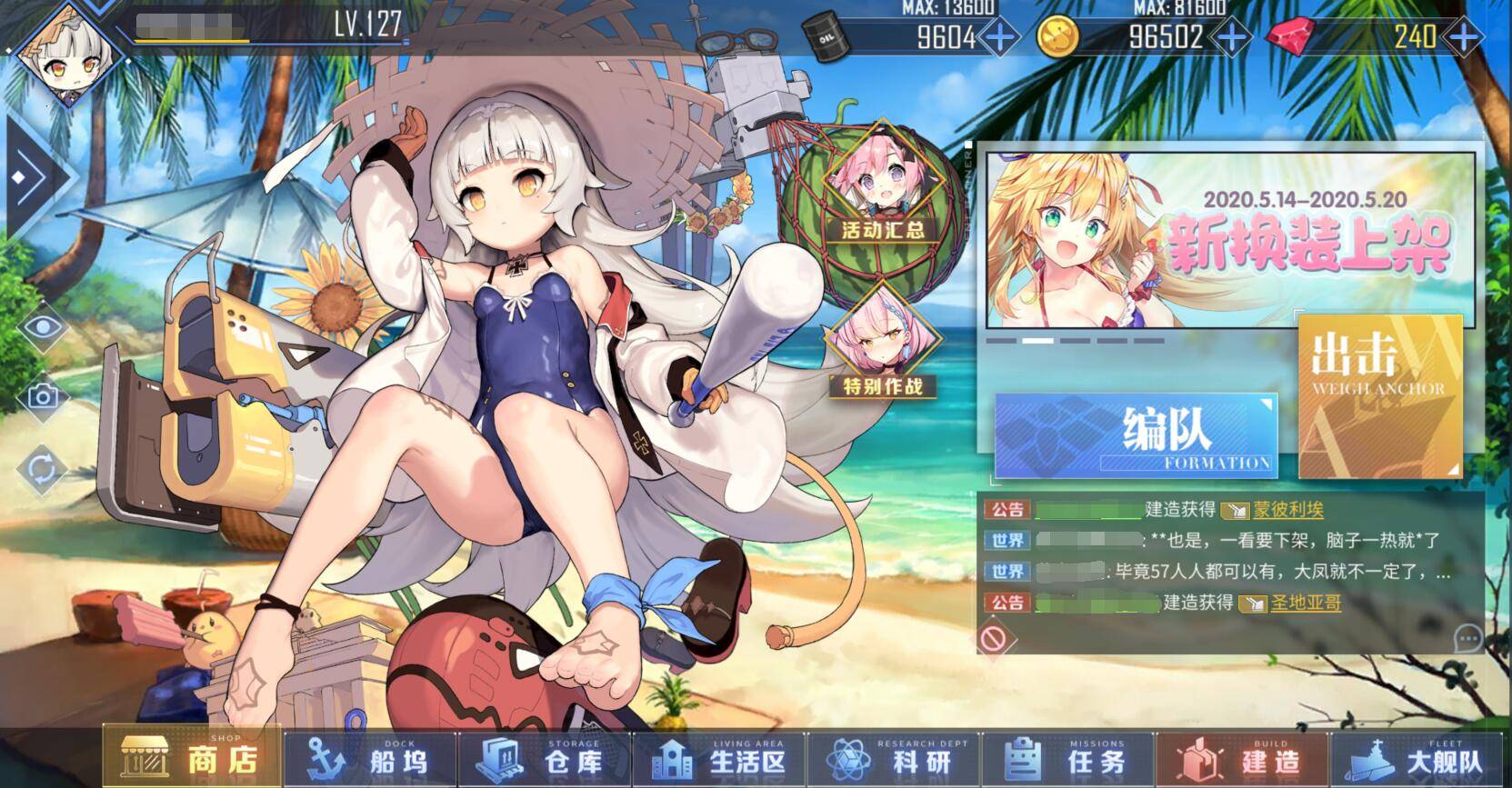Image resolution: width=1512 pixels, height=788 pixels.
Task: Open the 仓库 storage
Action: [543, 760]
